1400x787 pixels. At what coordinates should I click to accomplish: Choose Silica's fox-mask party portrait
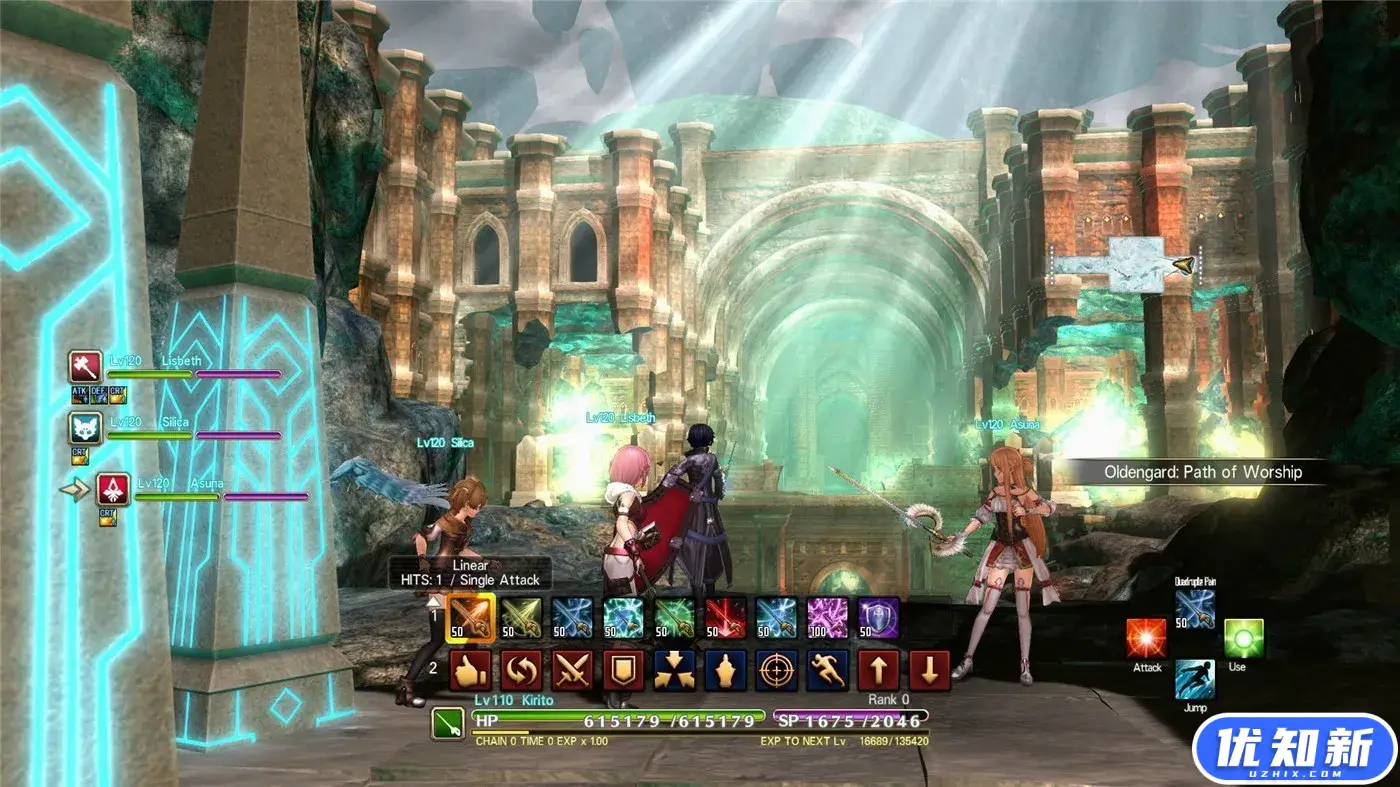coord(86,428)
